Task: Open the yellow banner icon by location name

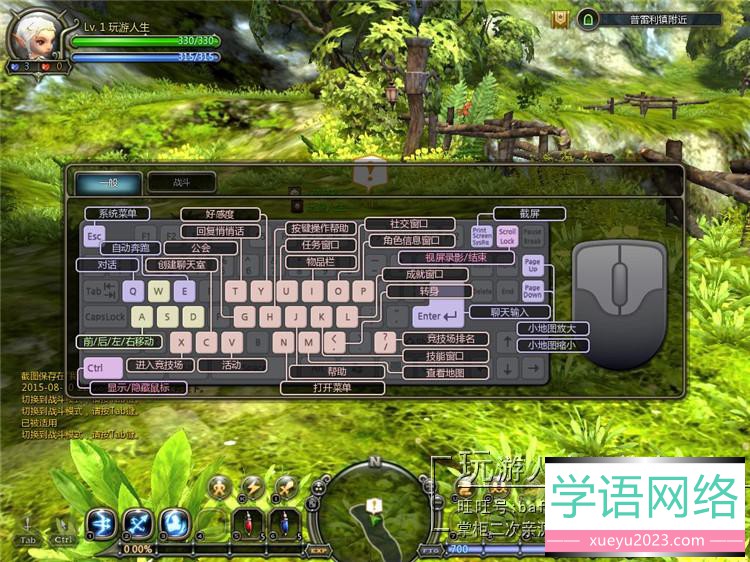Action: (562, 19)
